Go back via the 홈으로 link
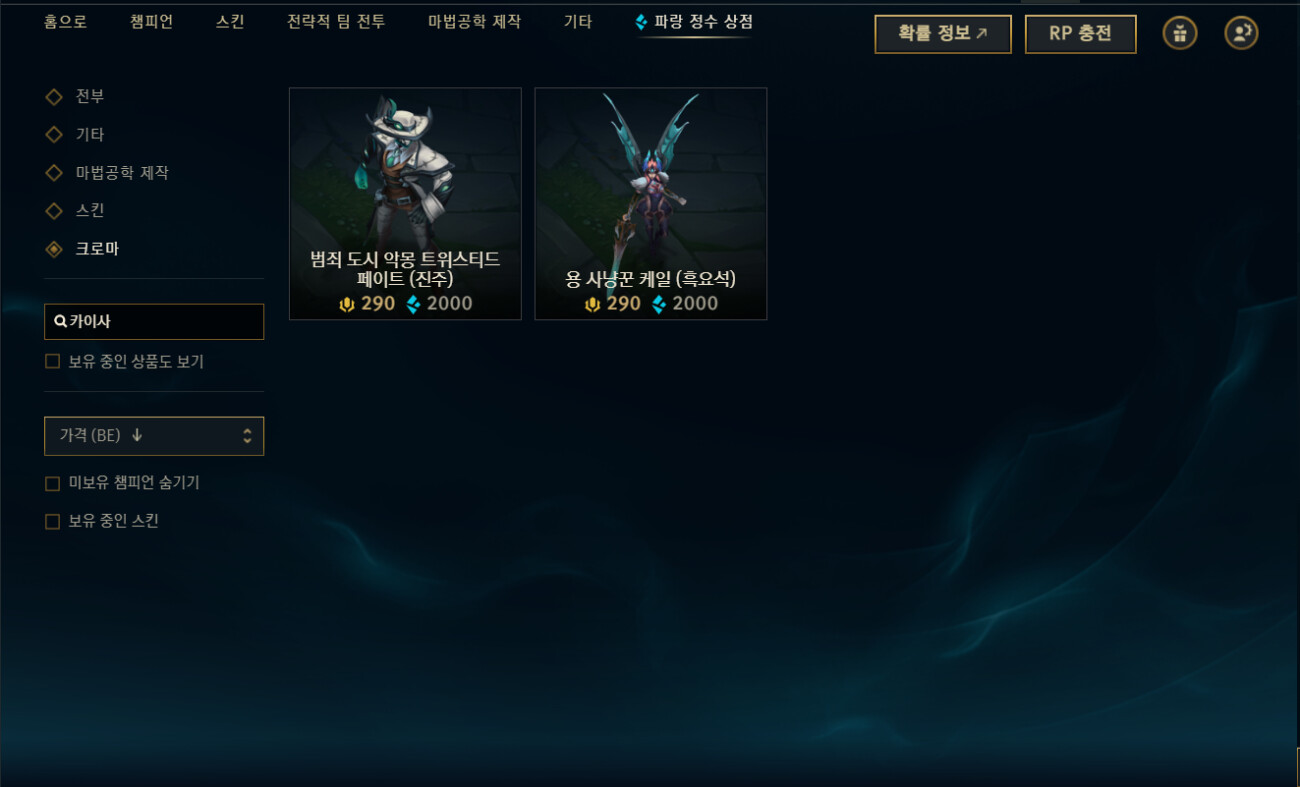Viewport: 1300px width, 787px height. (64, 20)
